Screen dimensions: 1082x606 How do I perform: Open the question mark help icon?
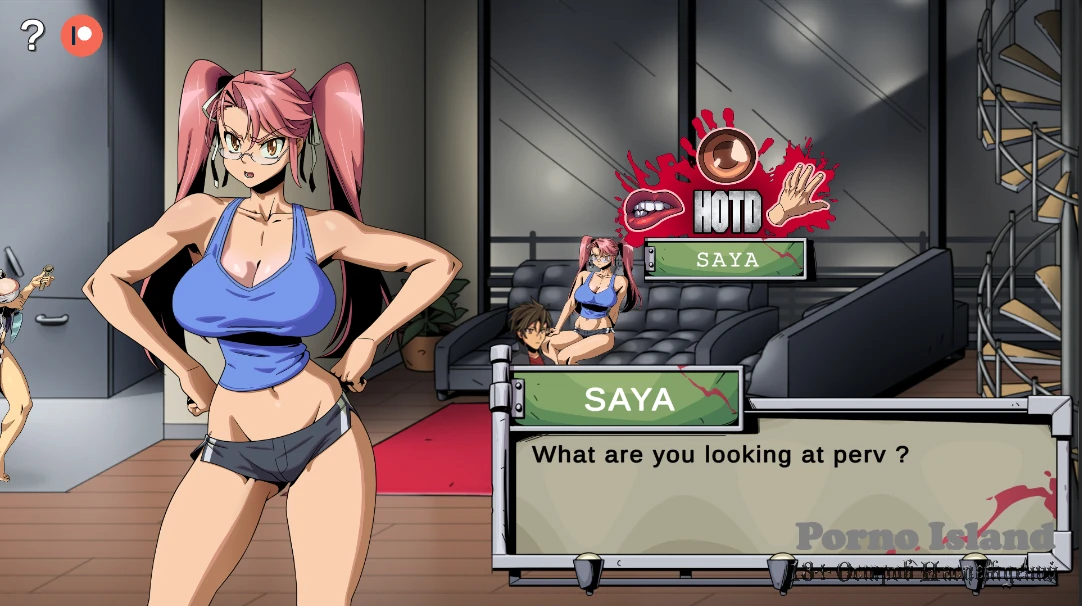pyautogui.click(x=33, y=36)
